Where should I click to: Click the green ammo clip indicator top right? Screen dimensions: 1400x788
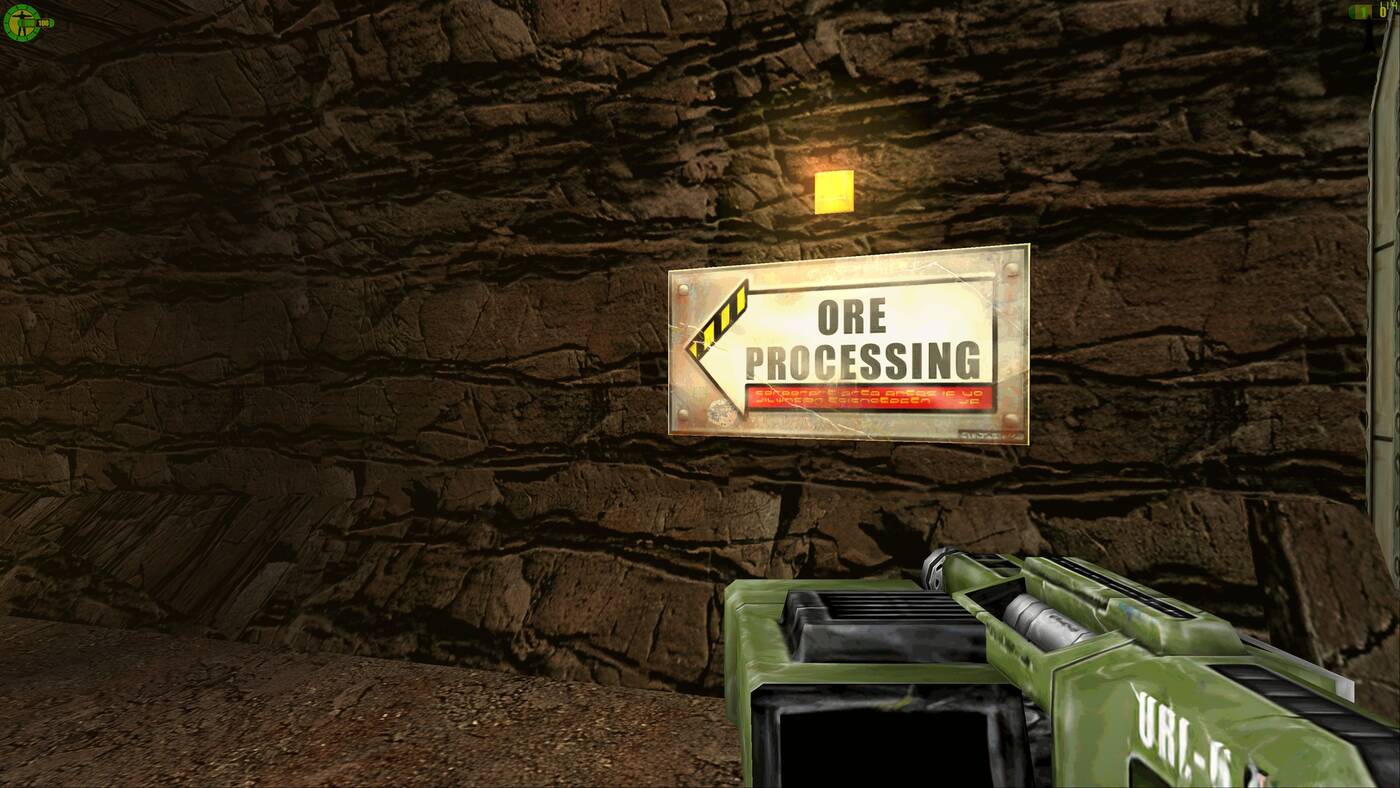(x=1361, y=10)
